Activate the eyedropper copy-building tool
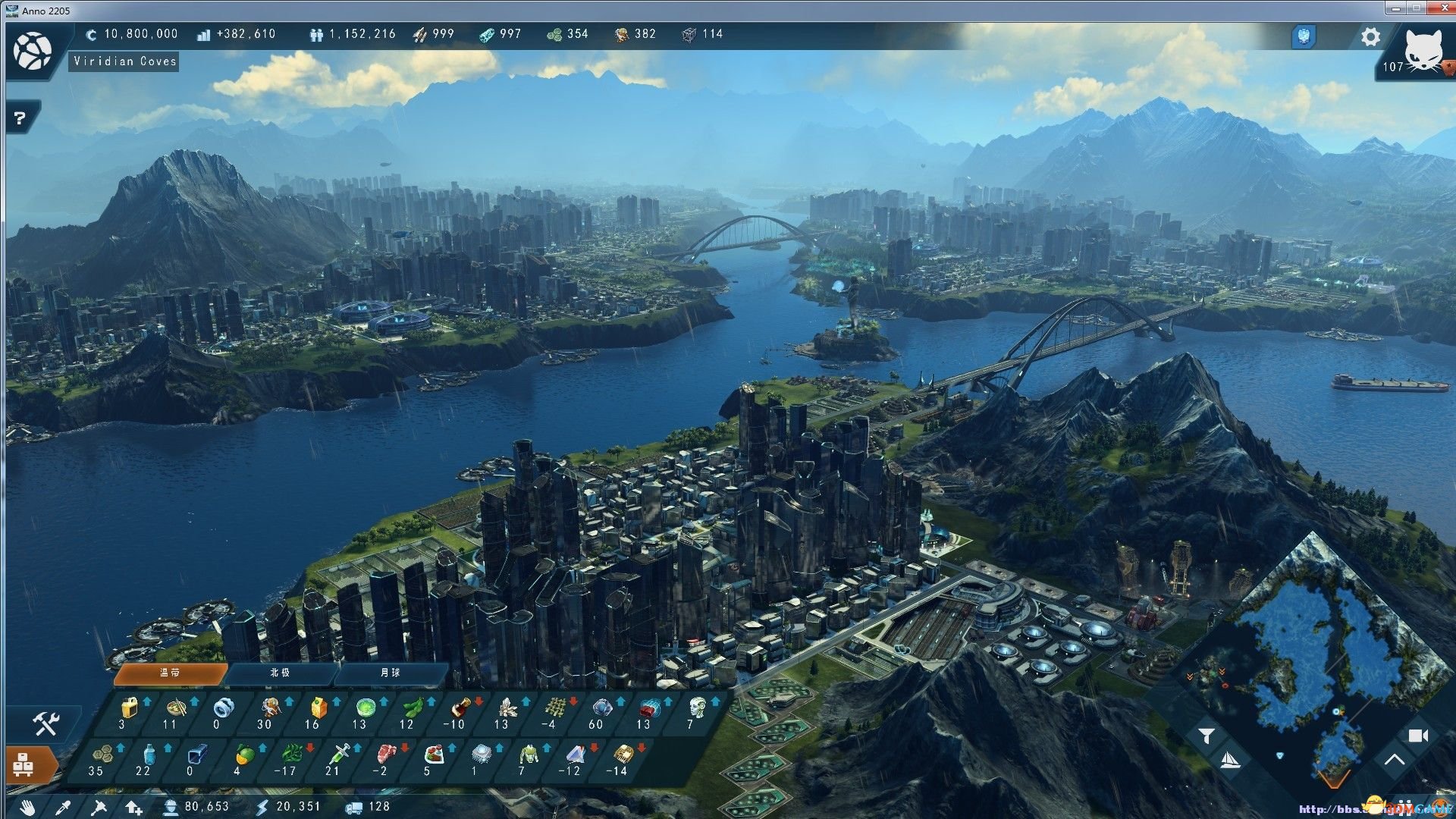 tap(63, 808)
